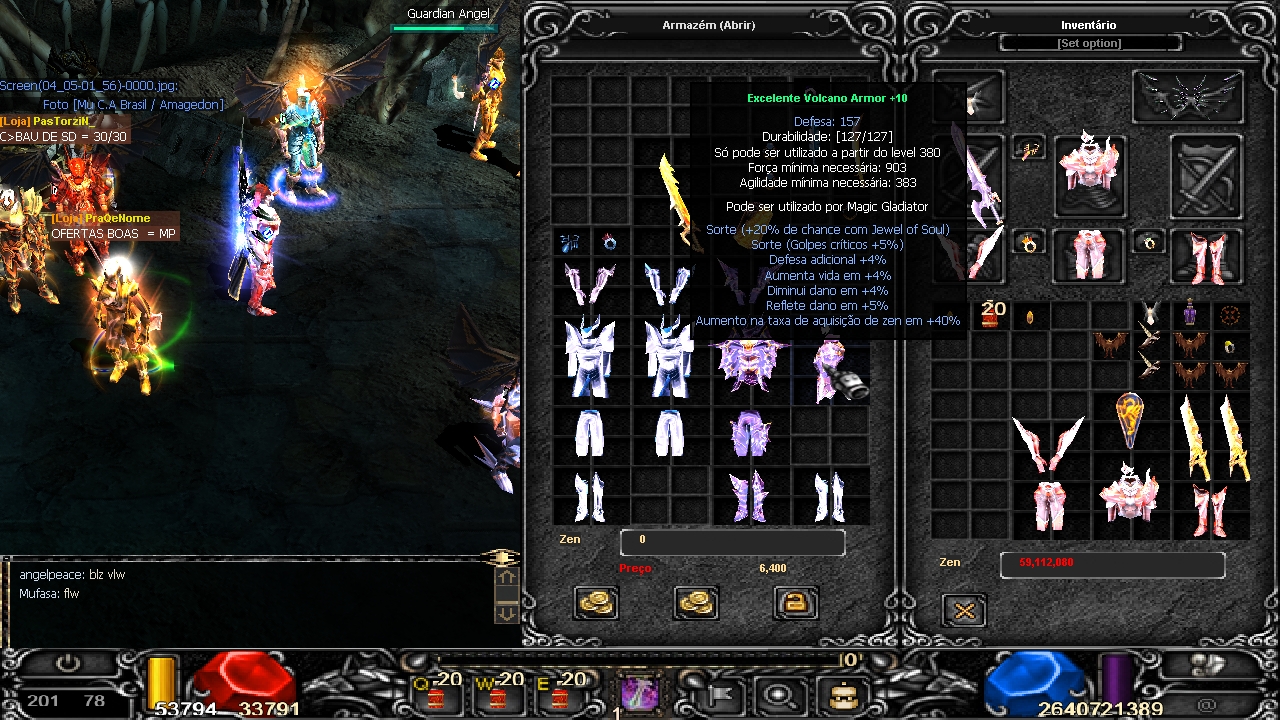Select the equipped wings slot
The width and height of the screenshot is (1280, 720).
[x=1187, y=97]
